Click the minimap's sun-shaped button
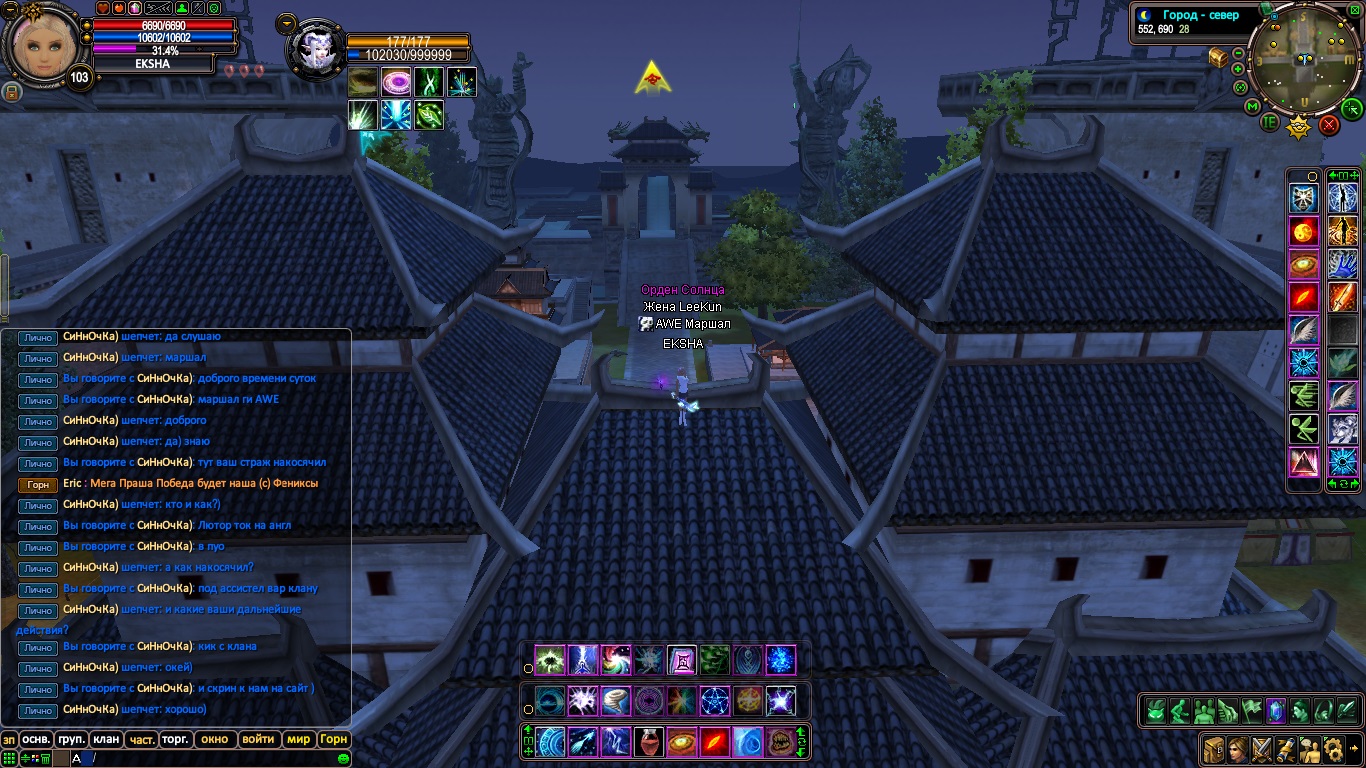 click(x=1298, y=127)
